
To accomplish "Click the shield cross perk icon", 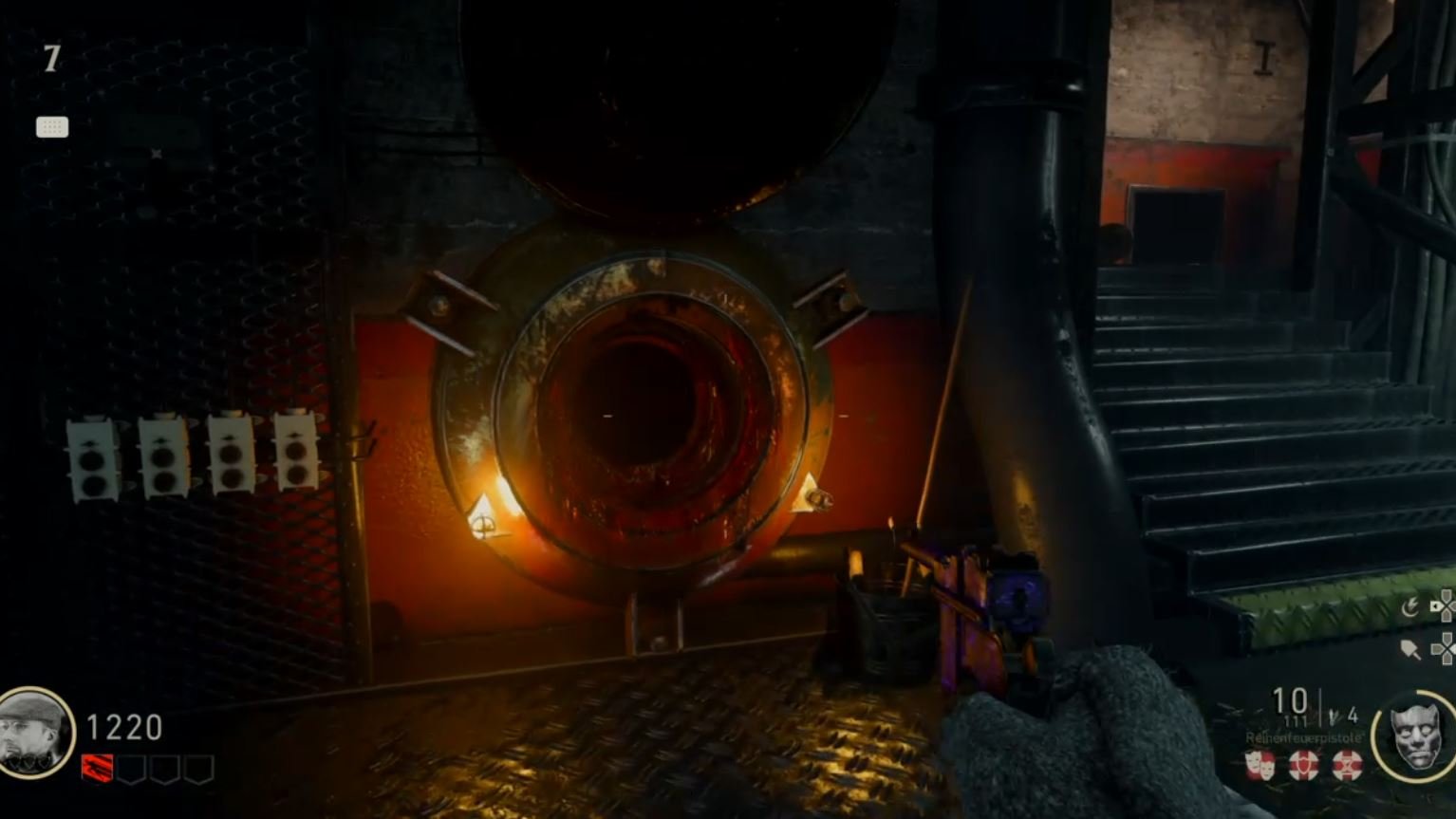I will click(1303, 763).
